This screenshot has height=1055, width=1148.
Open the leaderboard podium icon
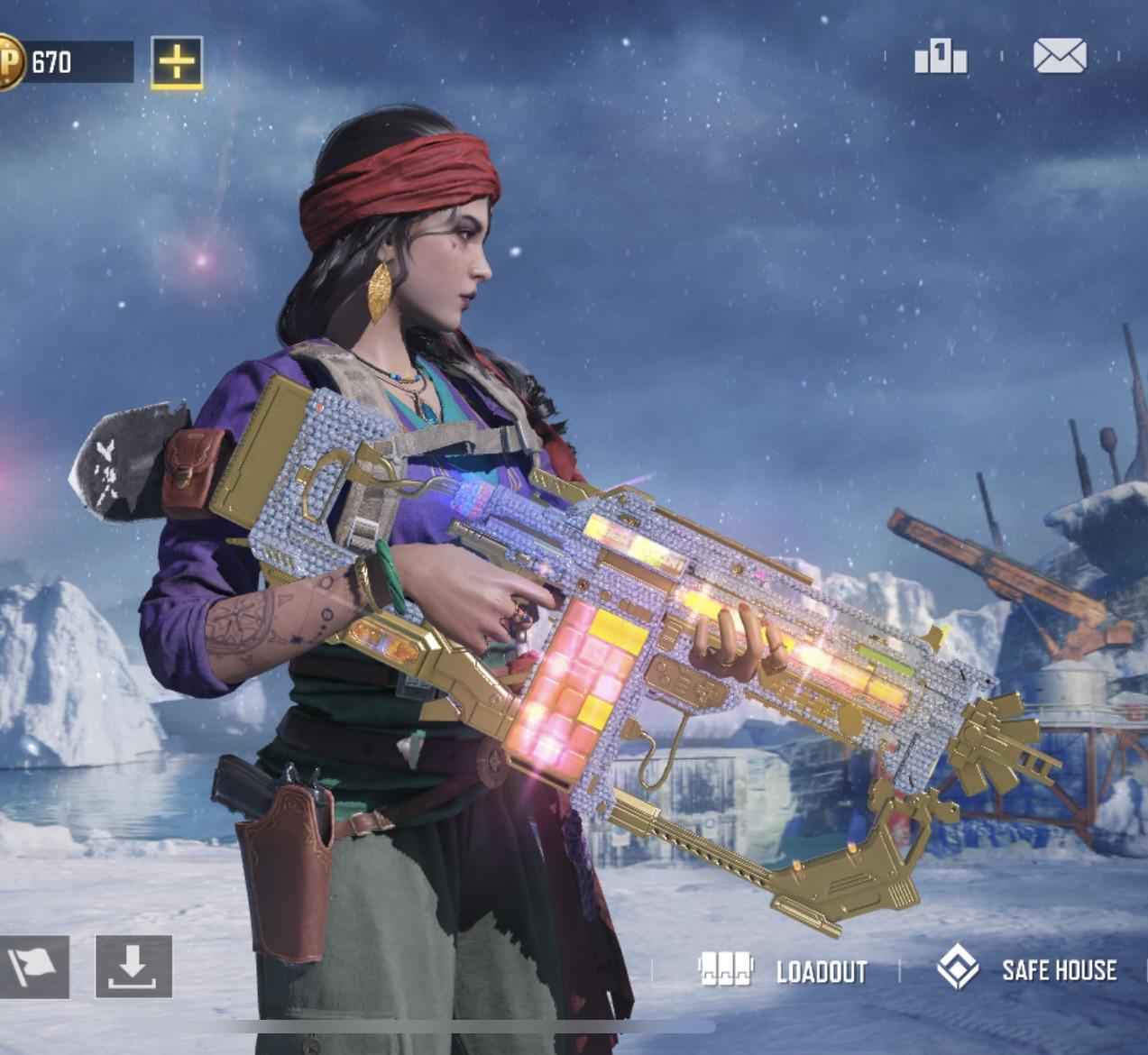[x=940, y=58]
